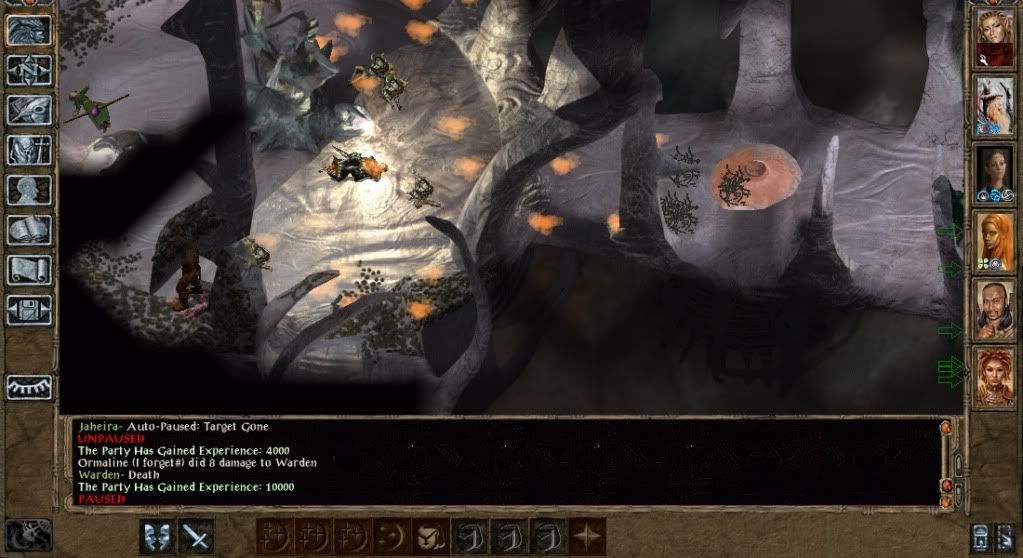Click the return to game dragon button
The height and width of the screenshot is (558, 1023).
tap(29, 28)
